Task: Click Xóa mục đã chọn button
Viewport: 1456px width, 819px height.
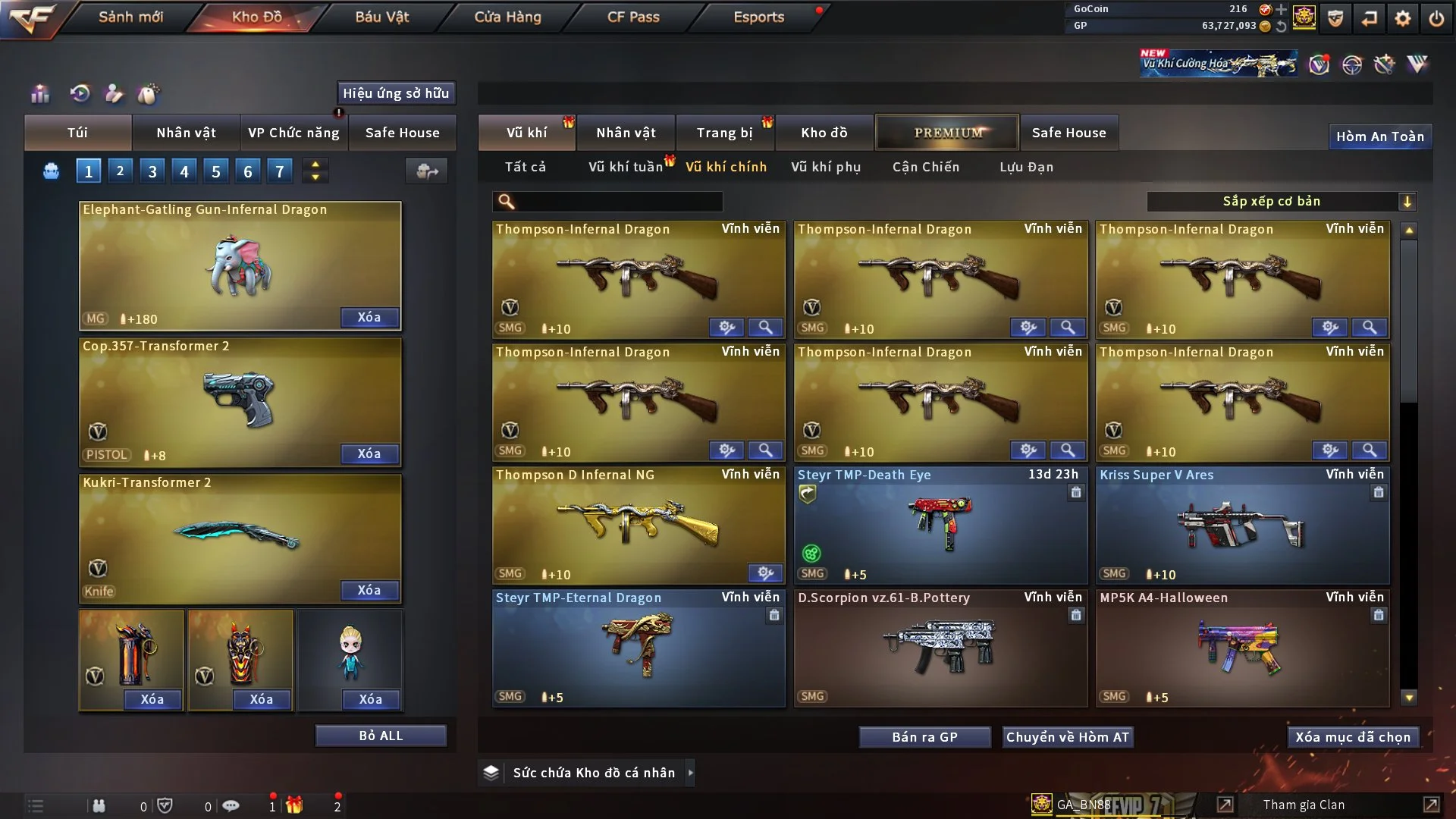Action: pos(1352,737)
